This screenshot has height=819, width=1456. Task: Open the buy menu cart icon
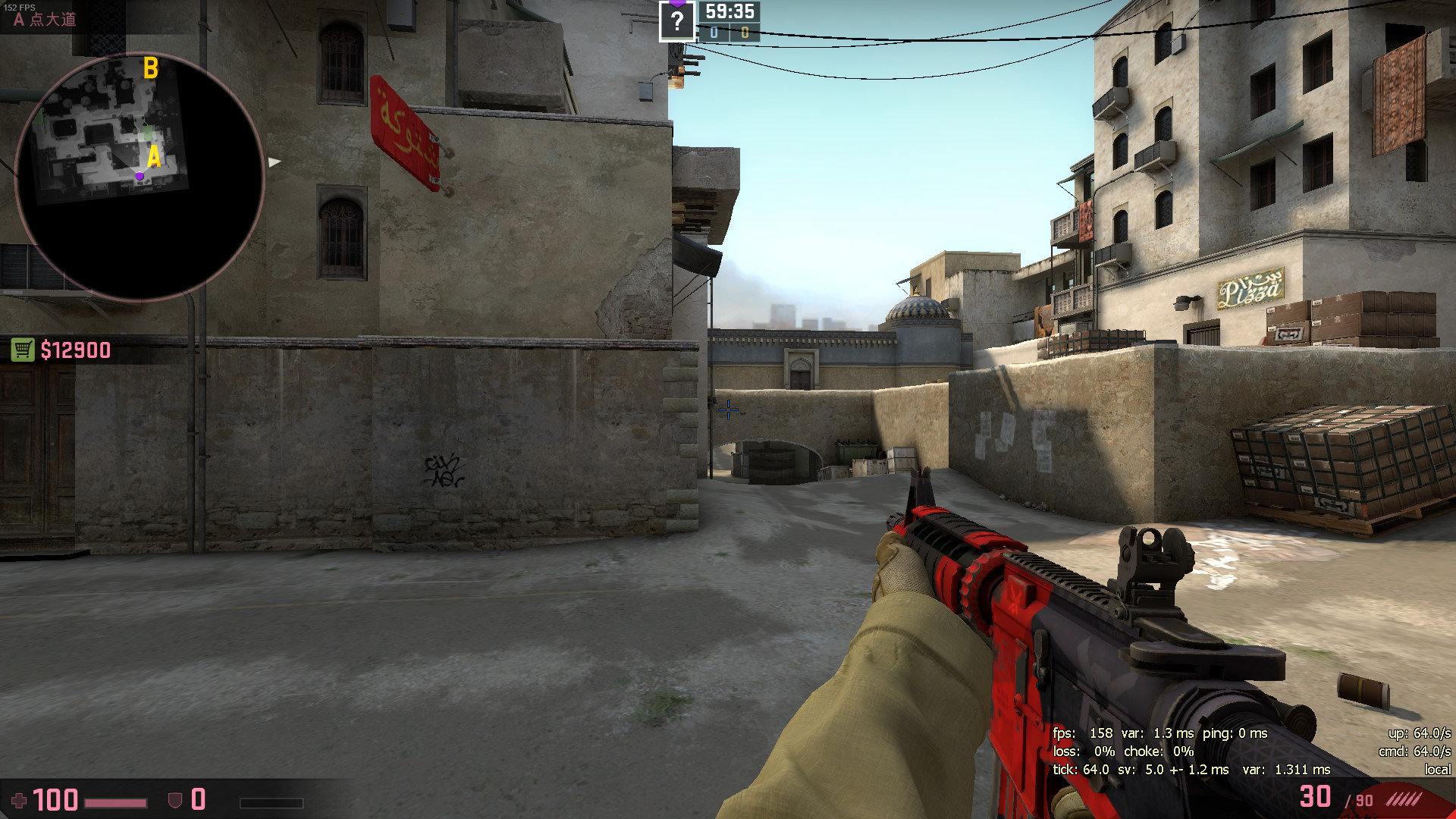tap(23, 350)
